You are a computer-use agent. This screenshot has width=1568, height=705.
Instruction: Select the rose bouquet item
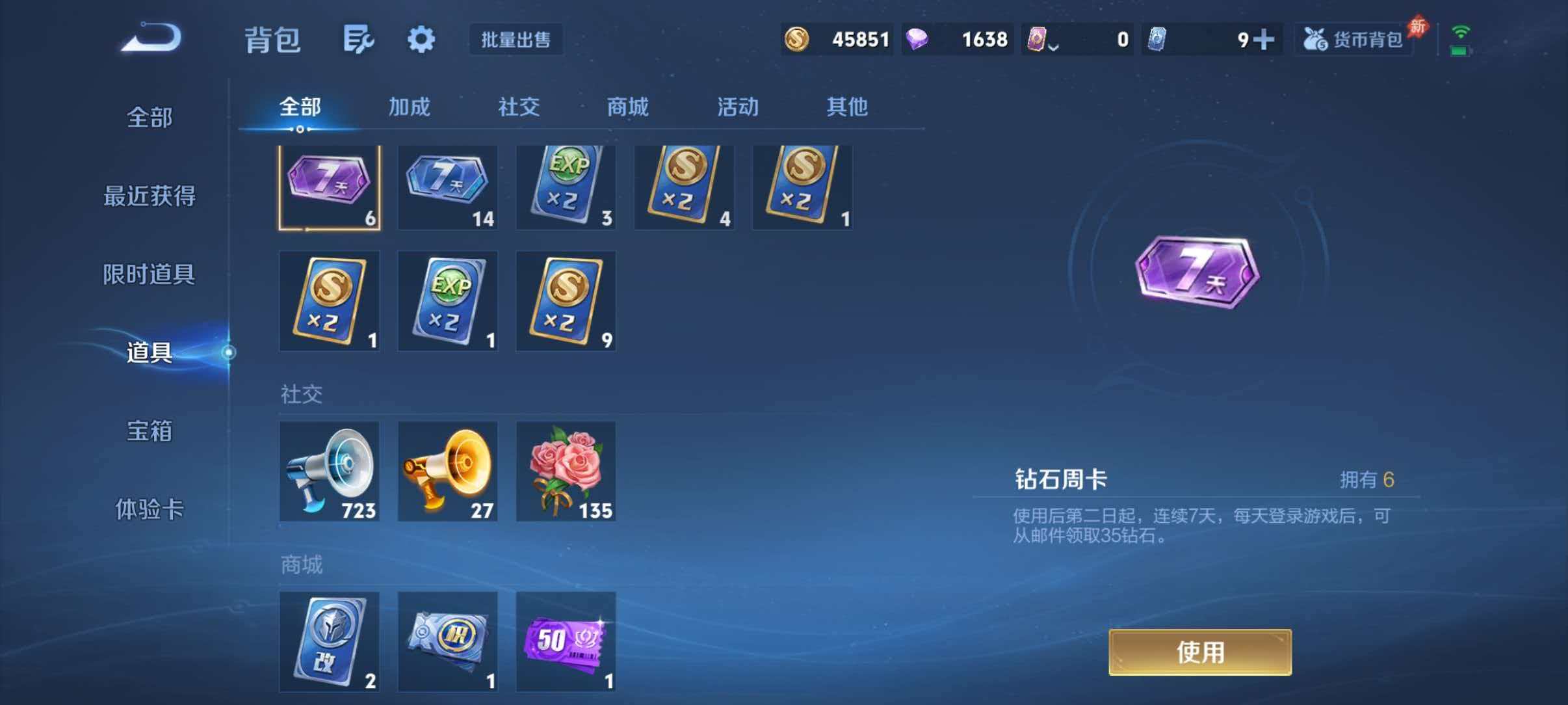(566, 472)
